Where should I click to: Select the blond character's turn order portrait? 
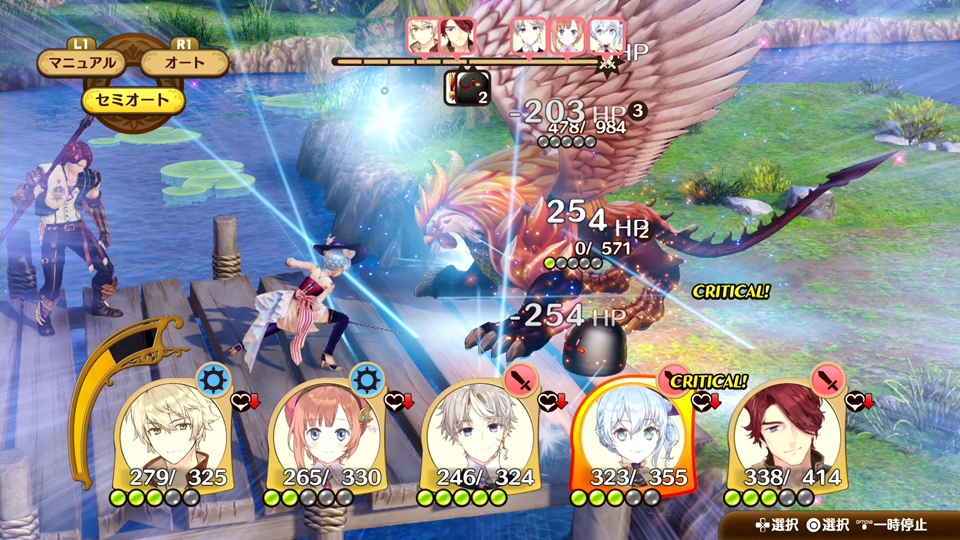(x=423, y=36)
